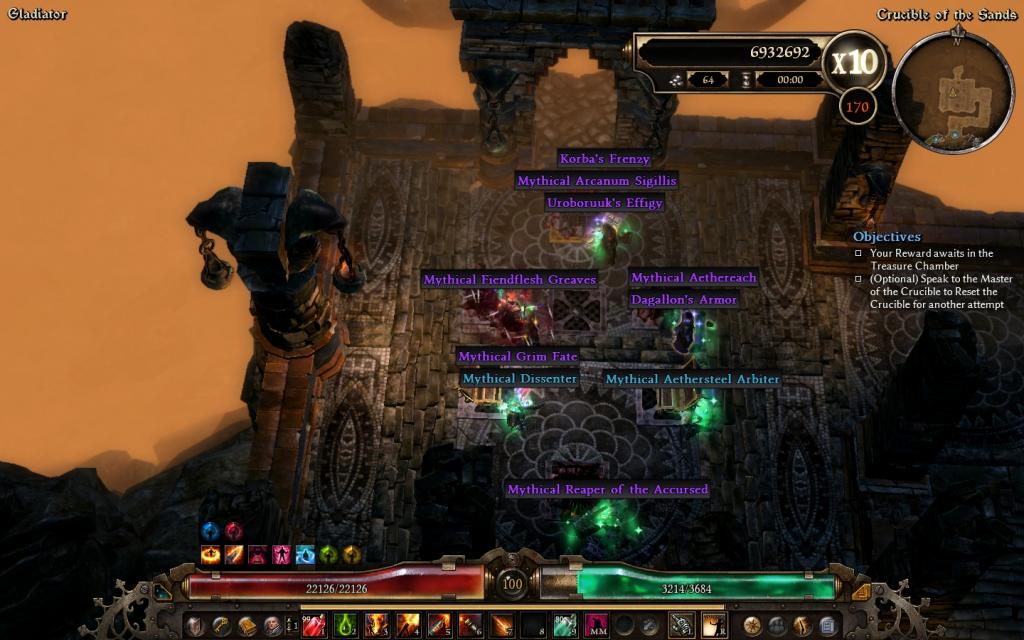1024x640 pixels.
Task: Click the blue scroll icon at bottom right
Action: tap(827, 626)
